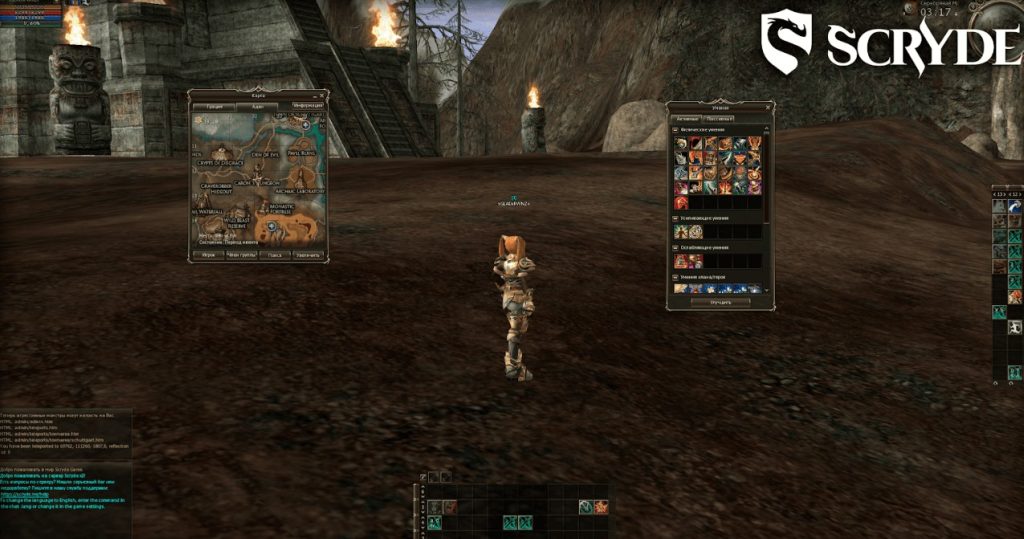The image size is (1024, 539).
Task: Click the Поиск button on the map
Action: (x=274, y=255)
